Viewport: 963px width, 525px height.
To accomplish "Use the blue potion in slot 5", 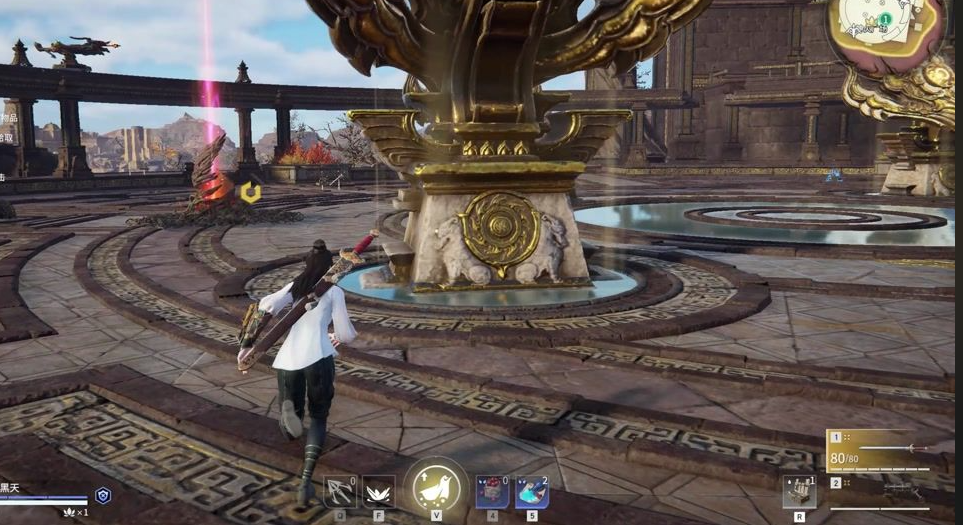I will 531,492.
